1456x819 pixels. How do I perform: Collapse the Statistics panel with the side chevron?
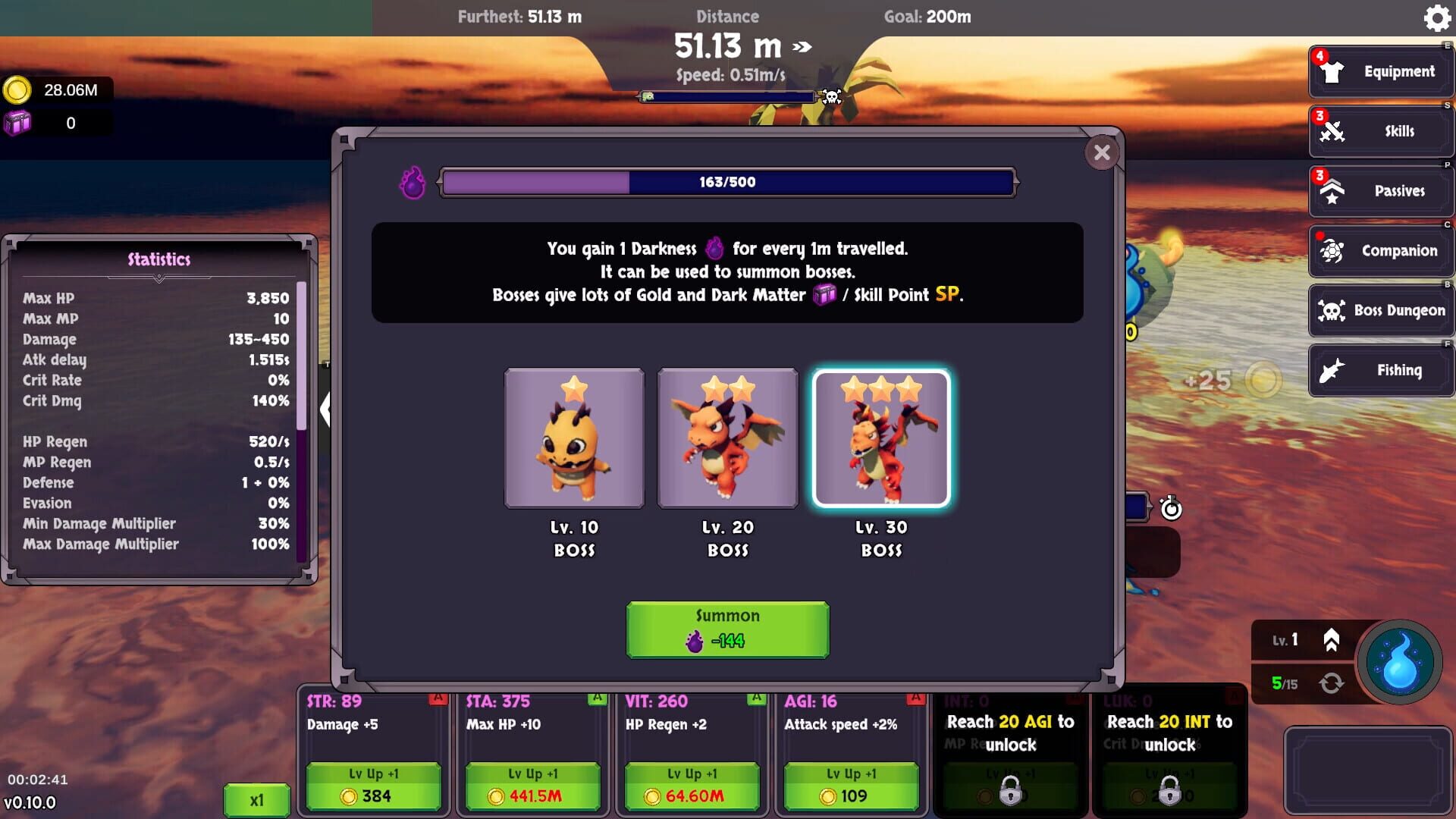click(x=328, y=409)
